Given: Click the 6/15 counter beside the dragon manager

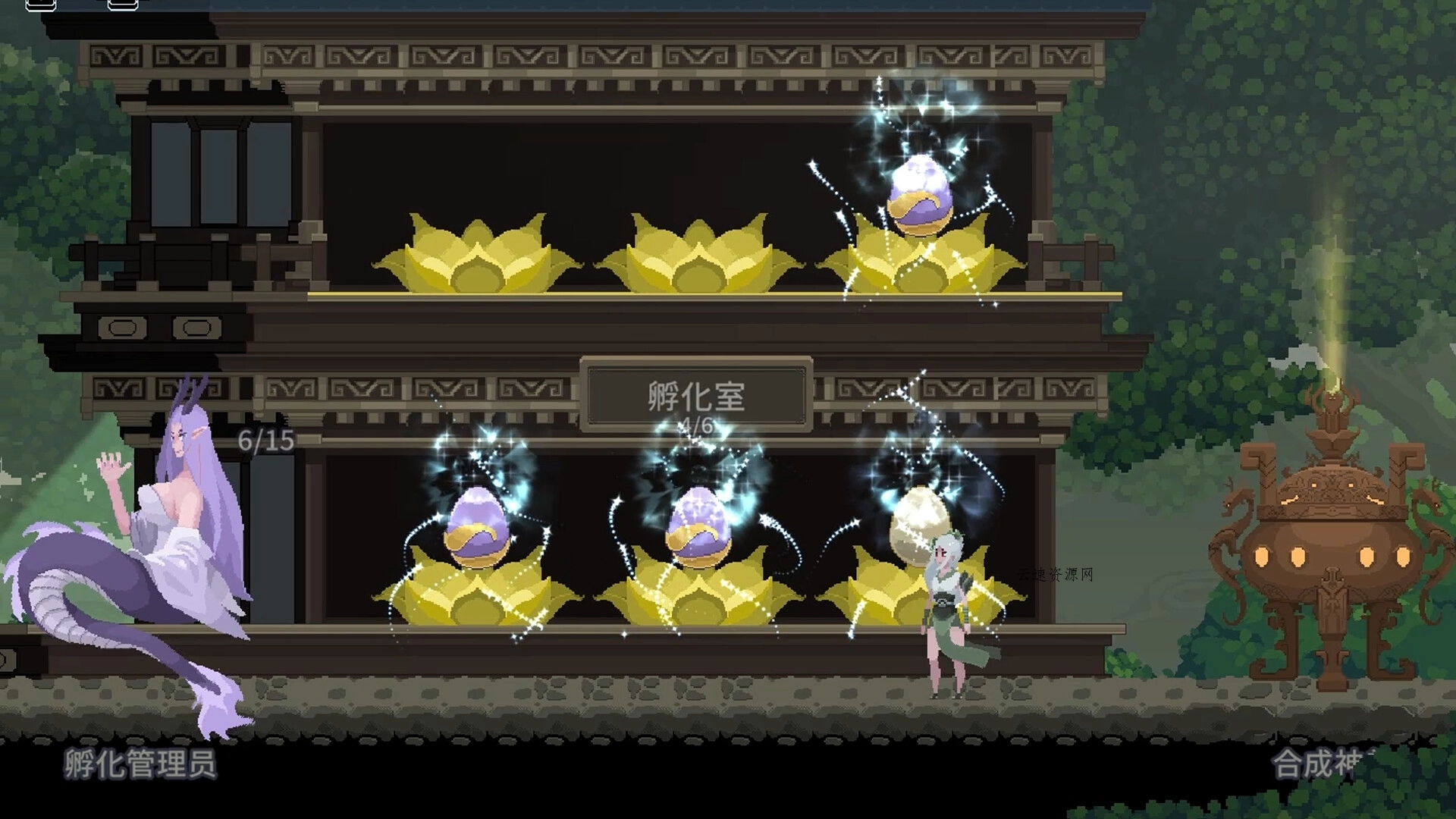Looking at the screenshot, I should tap(265, 440).
